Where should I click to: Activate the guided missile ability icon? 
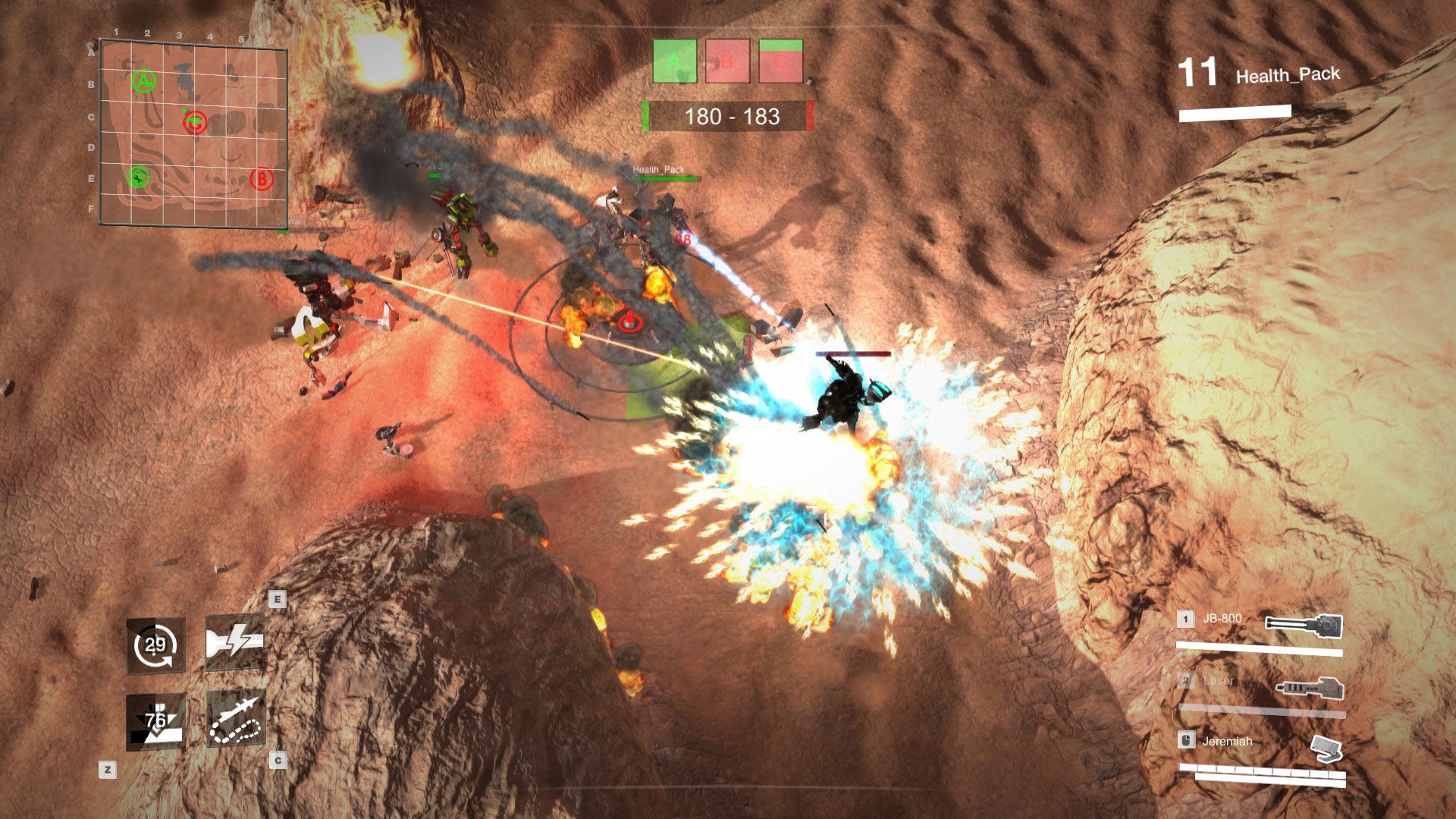[x=235, y=720]
